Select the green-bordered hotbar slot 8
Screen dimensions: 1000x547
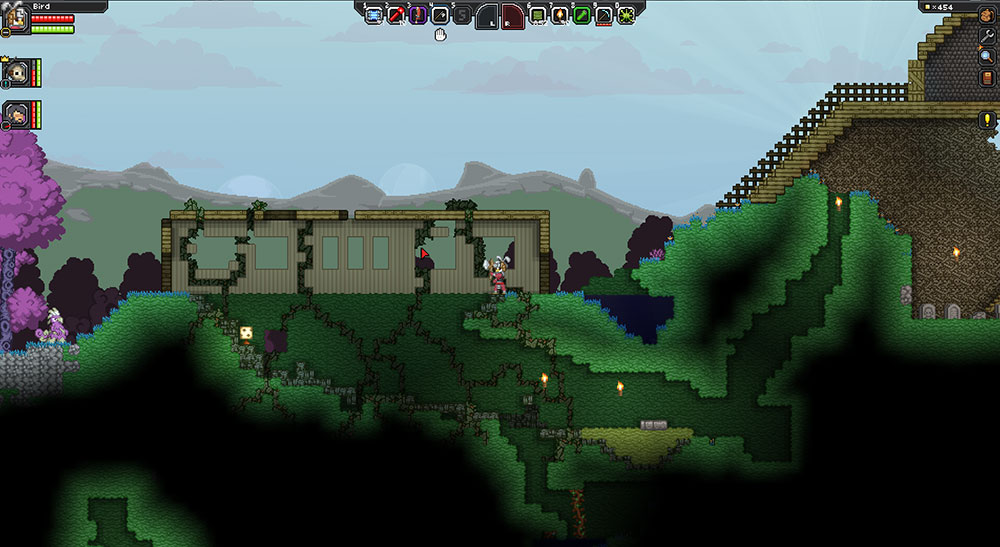(581, 15)
